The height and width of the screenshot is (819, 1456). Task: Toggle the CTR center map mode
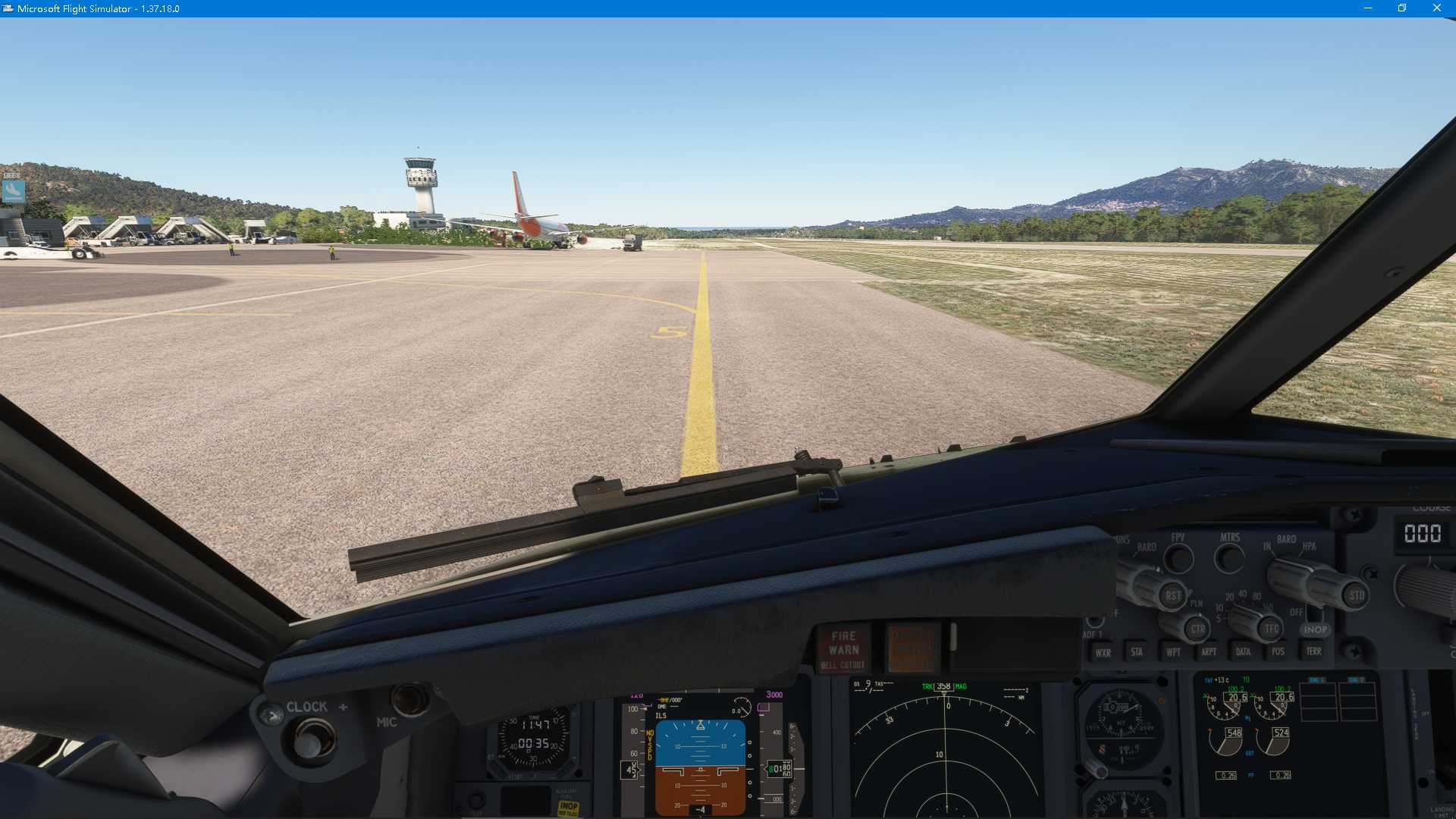1198,628
